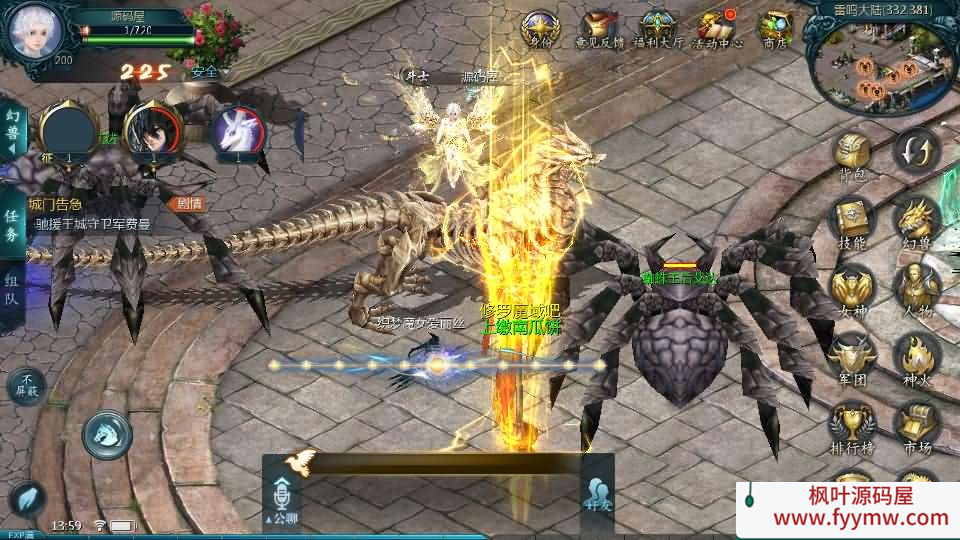
Task: Click the horse mount button
Action: tap(106, 433)
